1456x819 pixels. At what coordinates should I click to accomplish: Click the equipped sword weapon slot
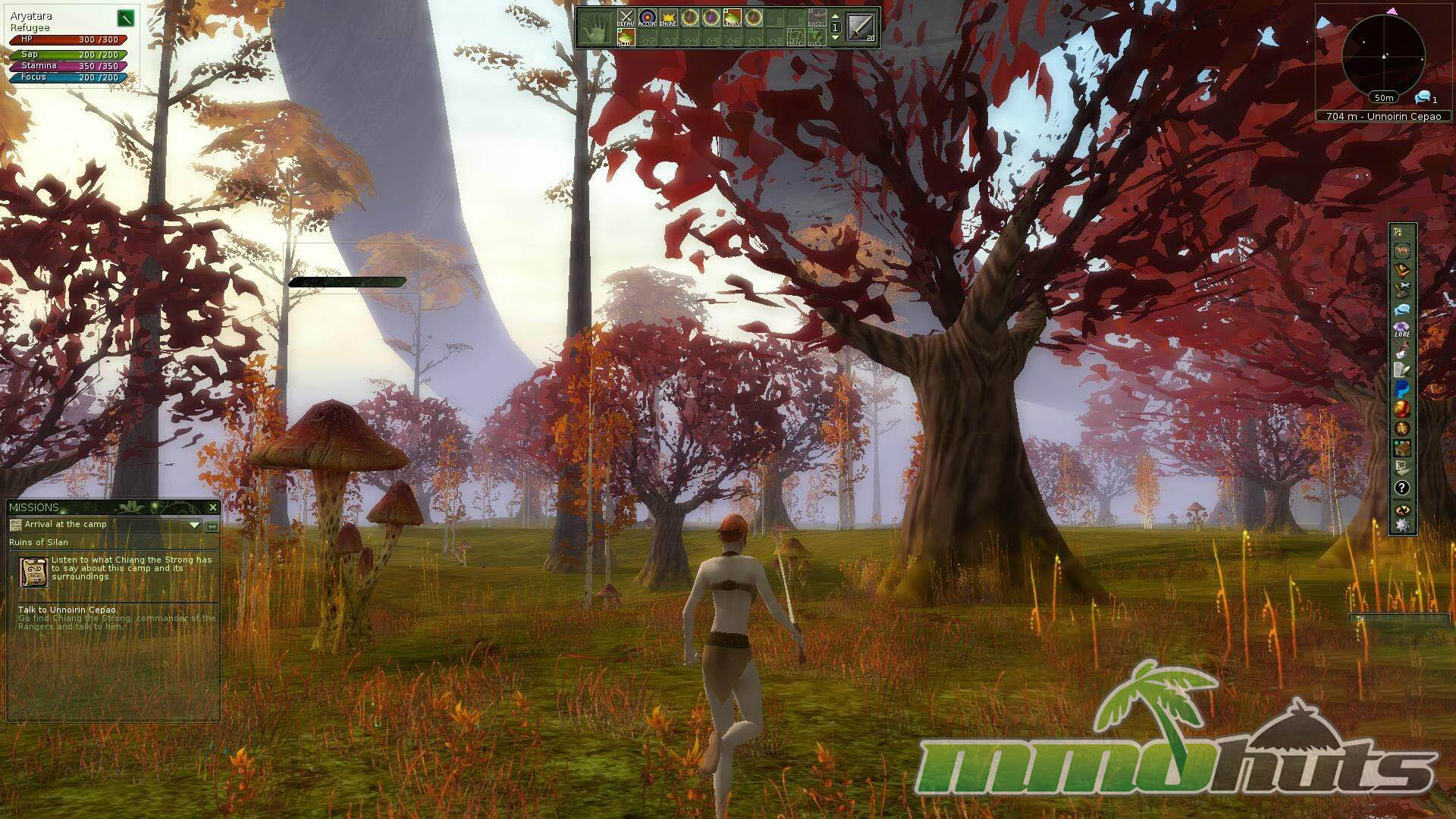pyautogui.click(x=860, y=27)
